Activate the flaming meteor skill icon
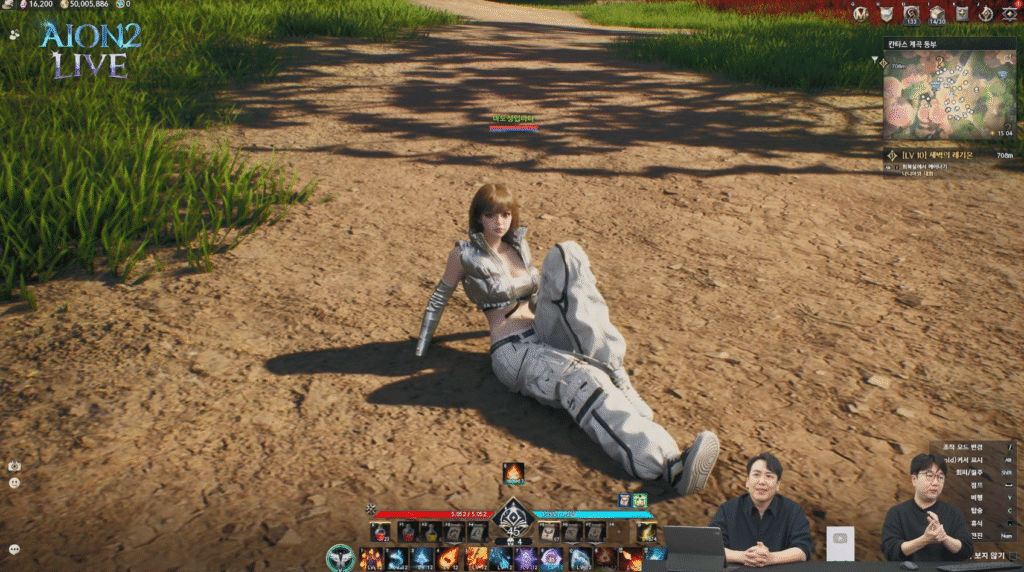This screenshot has height=572, width=1024. point(450,557)
